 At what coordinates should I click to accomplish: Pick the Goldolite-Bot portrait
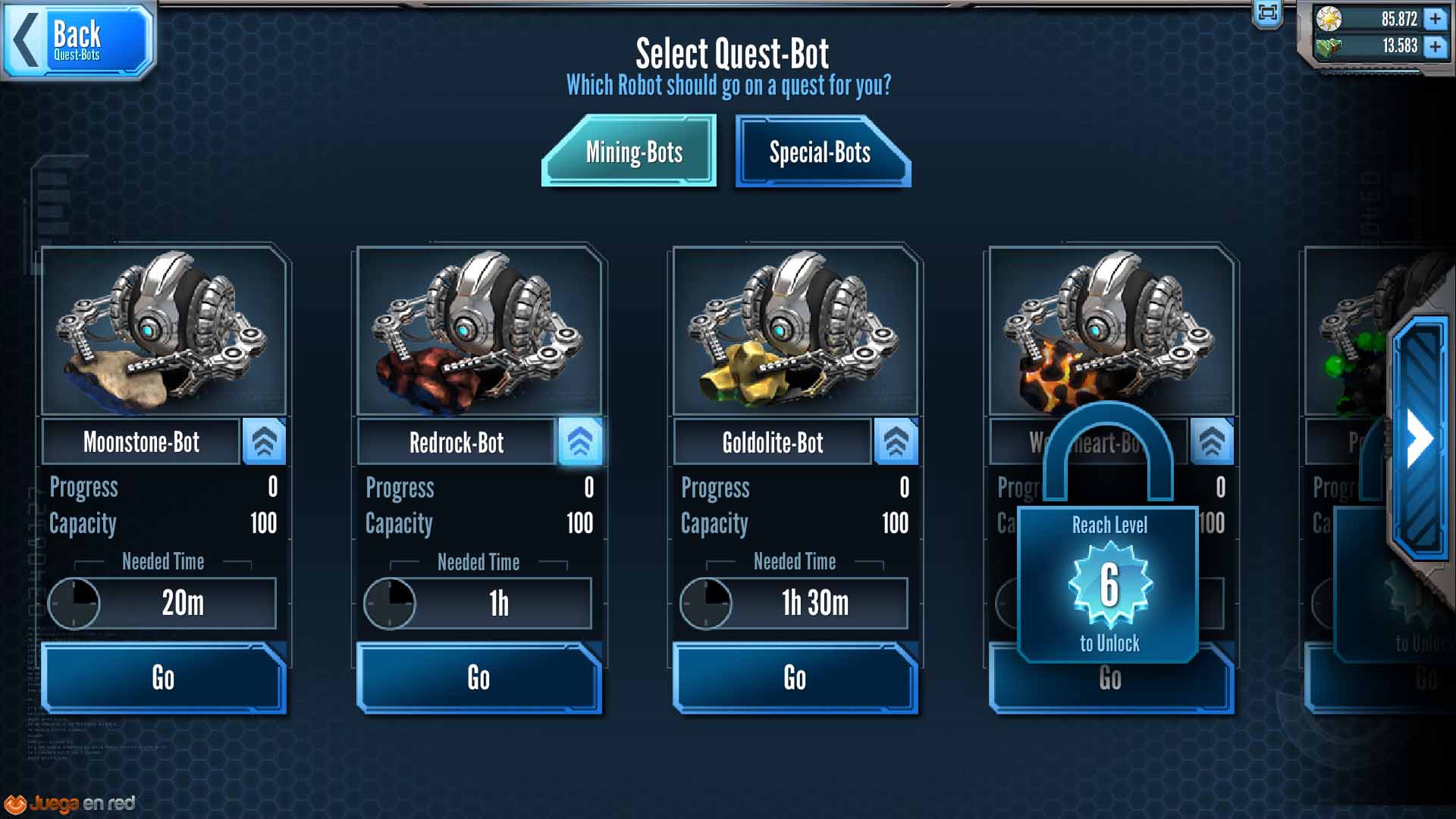795,331
